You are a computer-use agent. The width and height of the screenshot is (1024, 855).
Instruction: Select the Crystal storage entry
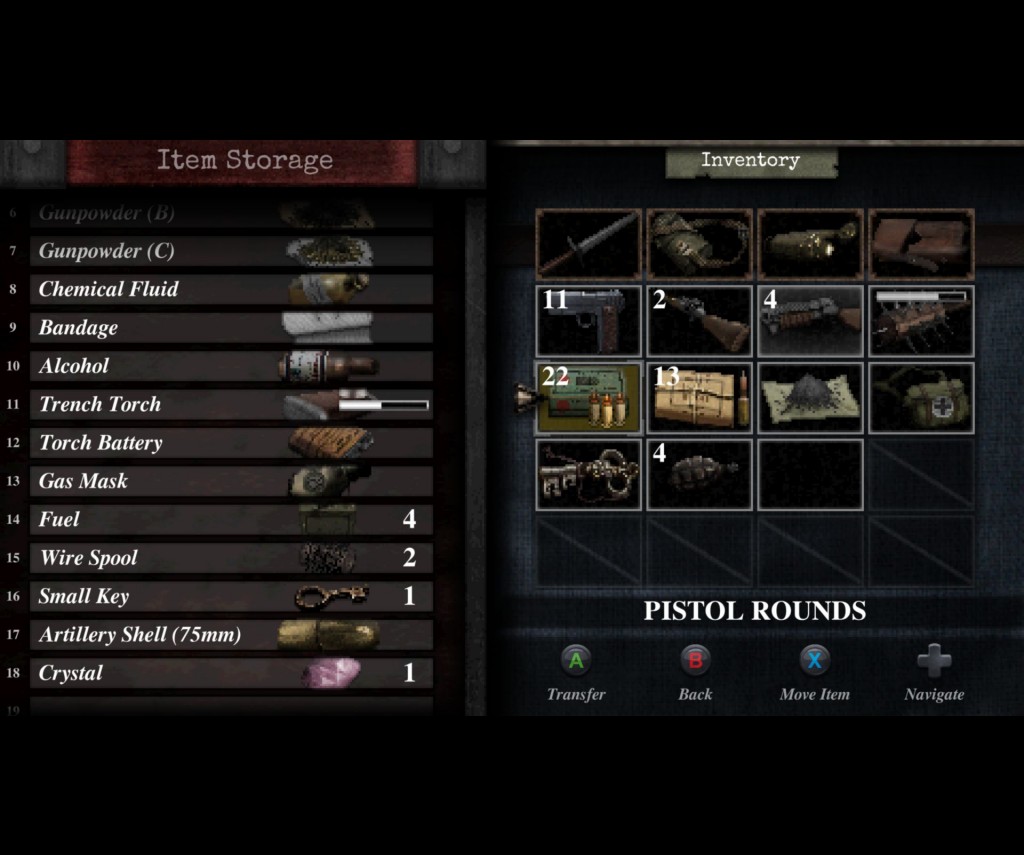230,673
